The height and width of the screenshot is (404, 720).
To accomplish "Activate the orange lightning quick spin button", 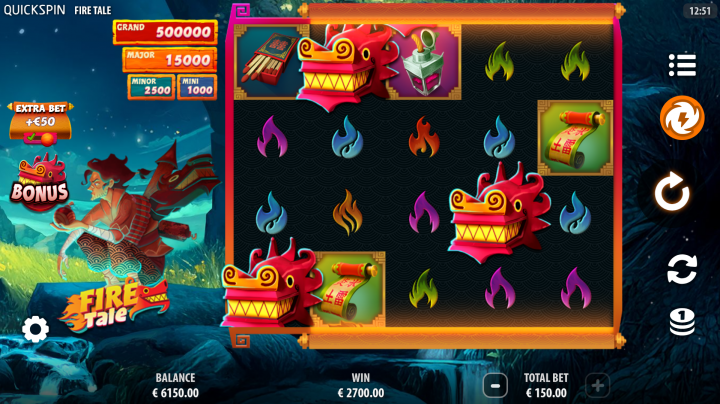I will [x=682, y=117].
